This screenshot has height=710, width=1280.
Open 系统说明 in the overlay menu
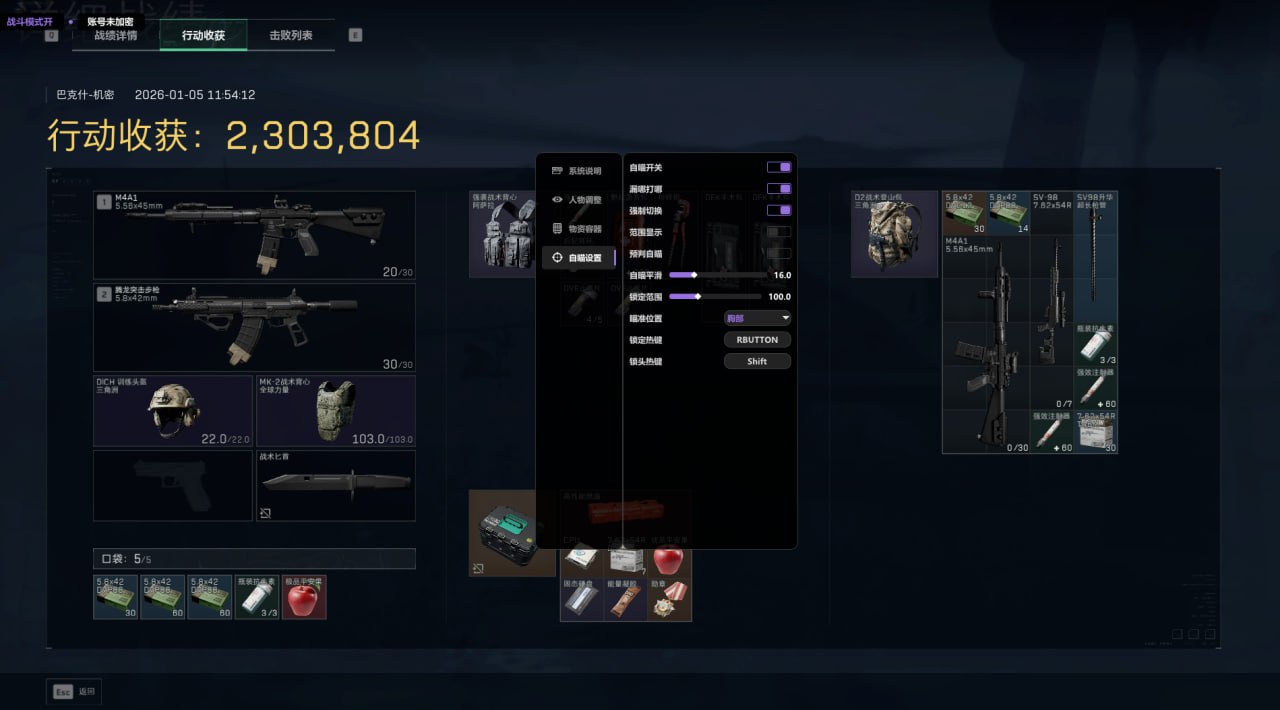click(579, 171)
